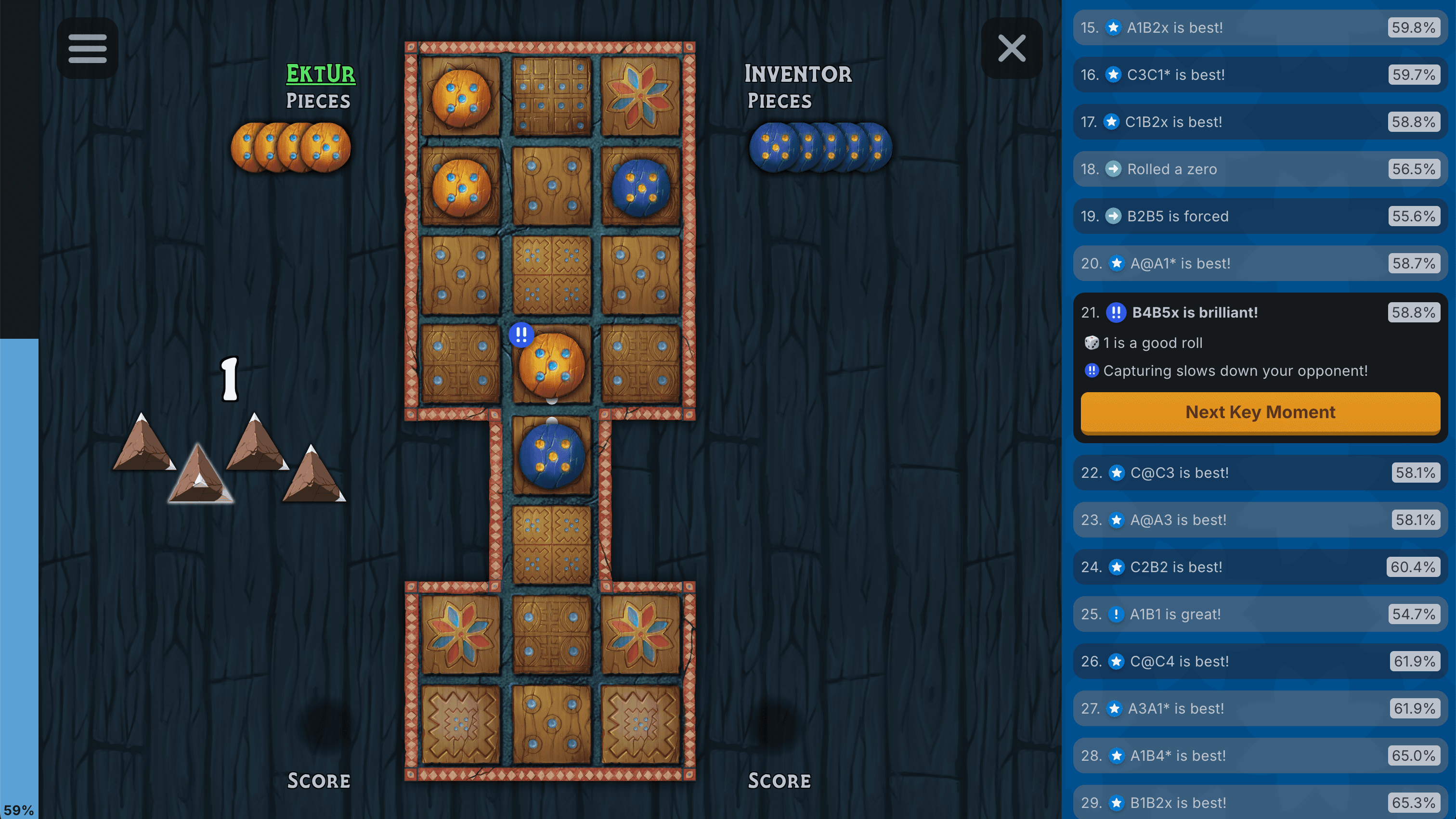Open move 26 C@C4 is best
The image size is (1456, 819).
pyautogui.click(x=1260, y=662)
